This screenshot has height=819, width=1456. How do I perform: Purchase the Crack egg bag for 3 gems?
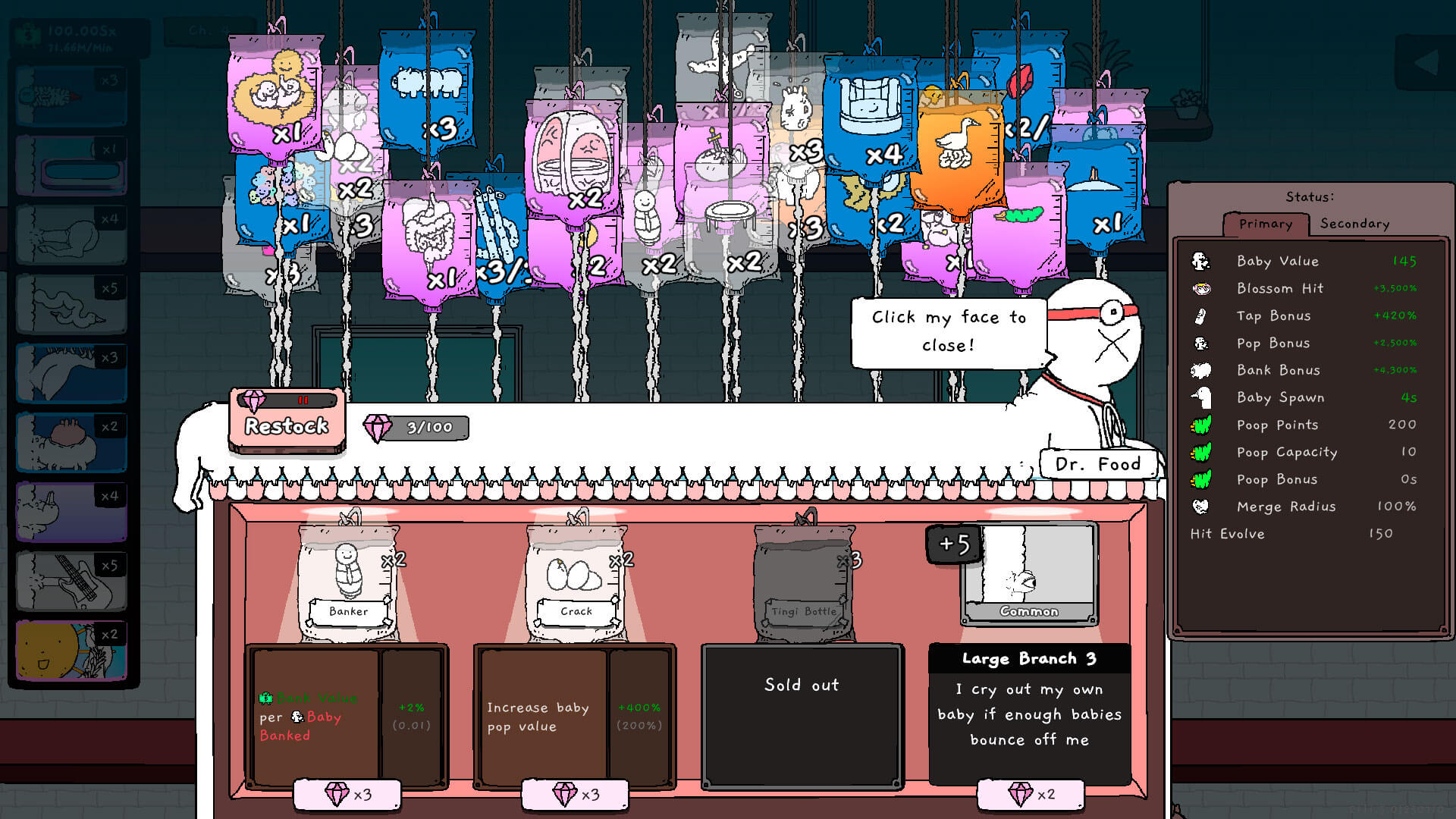click(575, 794)
